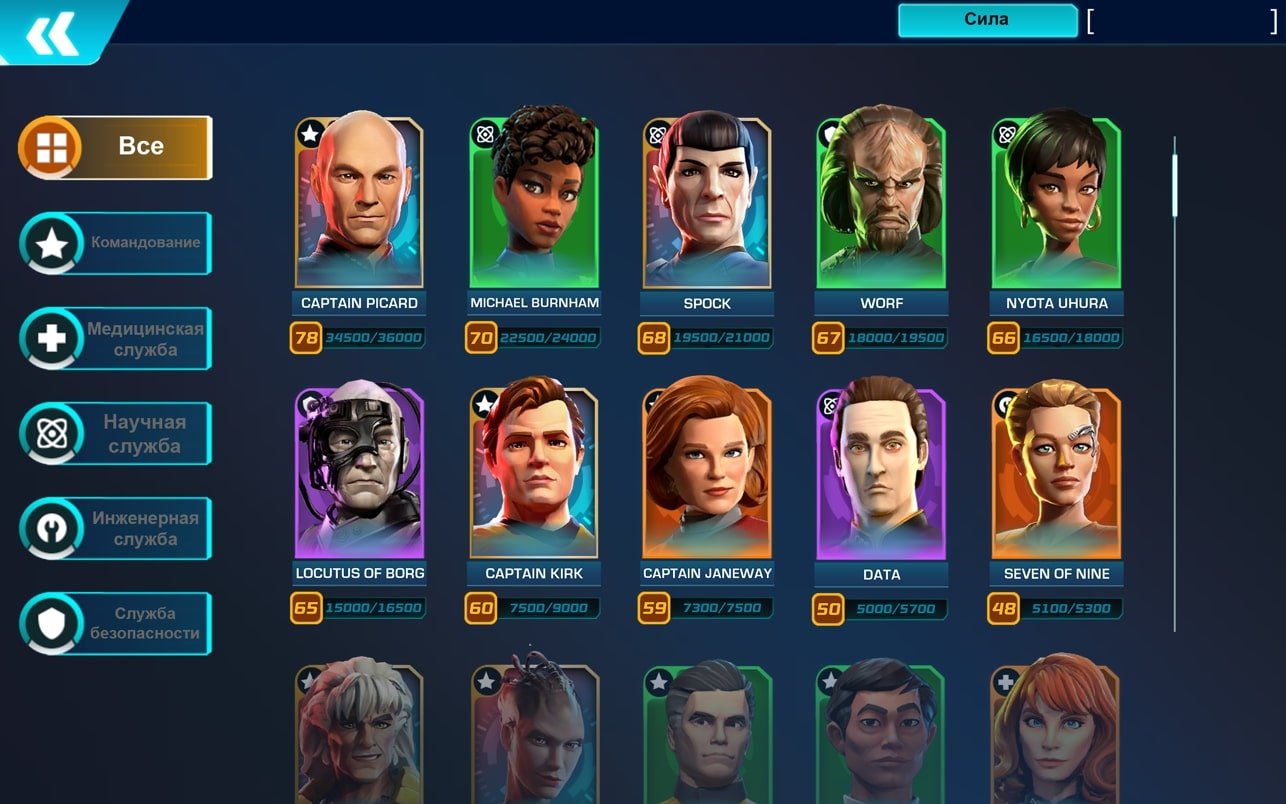Image resolution: width=1286 pixels, height=804 pixels.
Task: Open the Nyota Uhura card
Action: (x=1056, y=203)
